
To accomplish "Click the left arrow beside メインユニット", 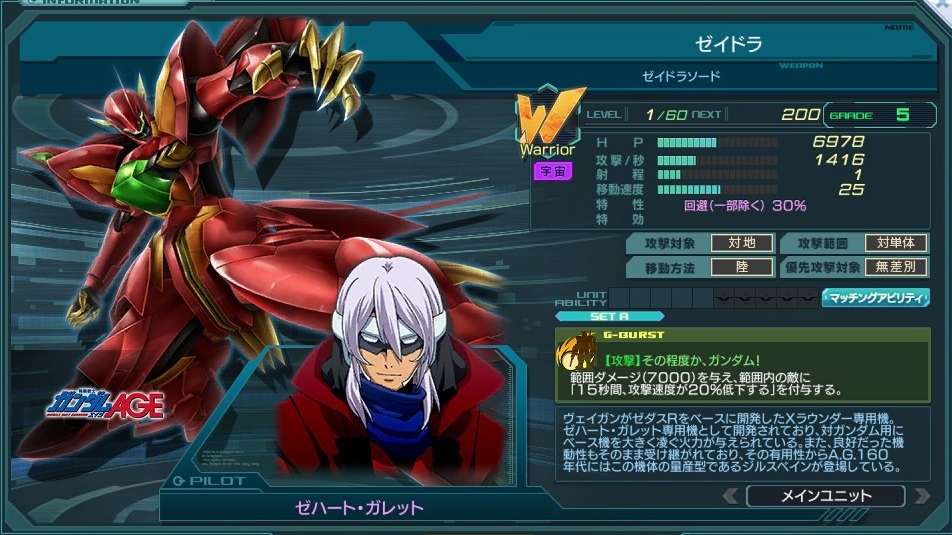I will coord(732,496).
